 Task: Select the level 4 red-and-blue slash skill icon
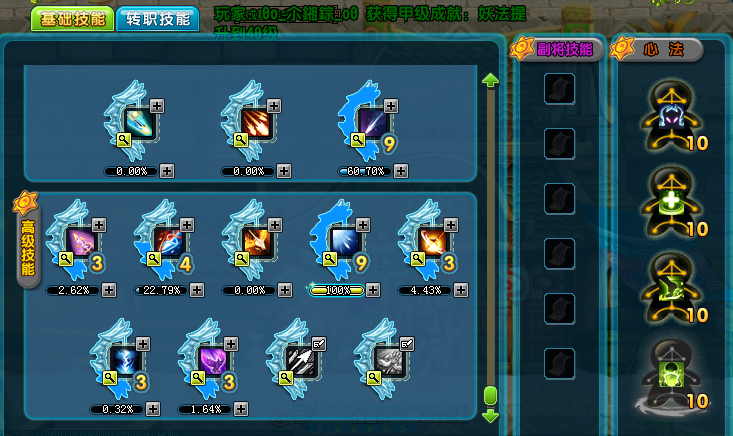pyautogui.click(x=169, y=241)
